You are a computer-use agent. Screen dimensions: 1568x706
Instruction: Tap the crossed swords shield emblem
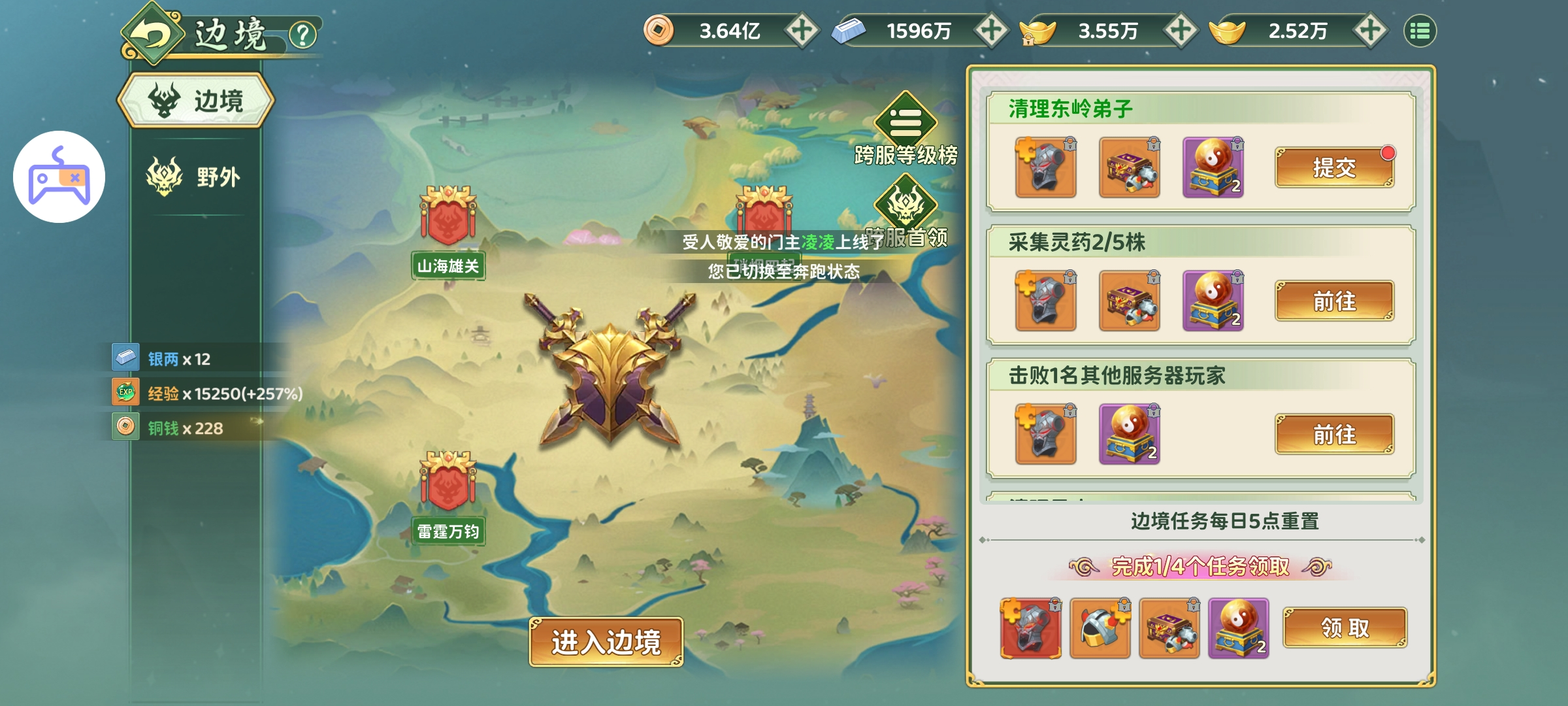(x=610, y=373)
